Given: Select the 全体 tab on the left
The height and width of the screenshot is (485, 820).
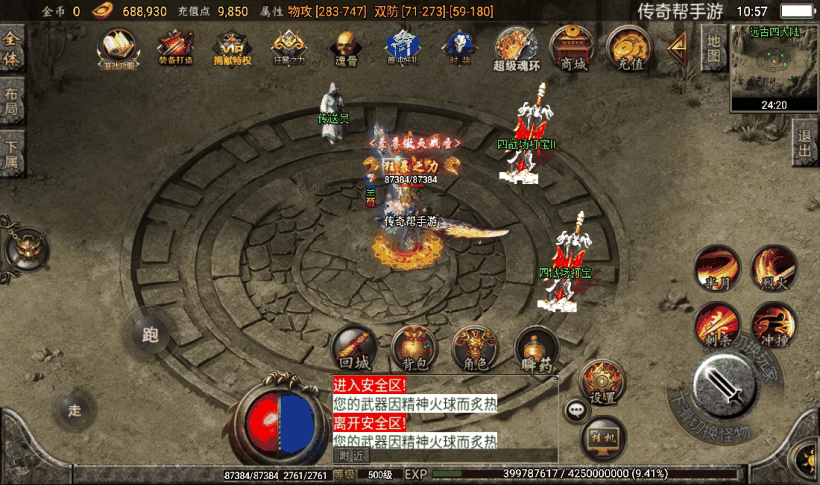Looking at the screenshot, I should 12,48.
